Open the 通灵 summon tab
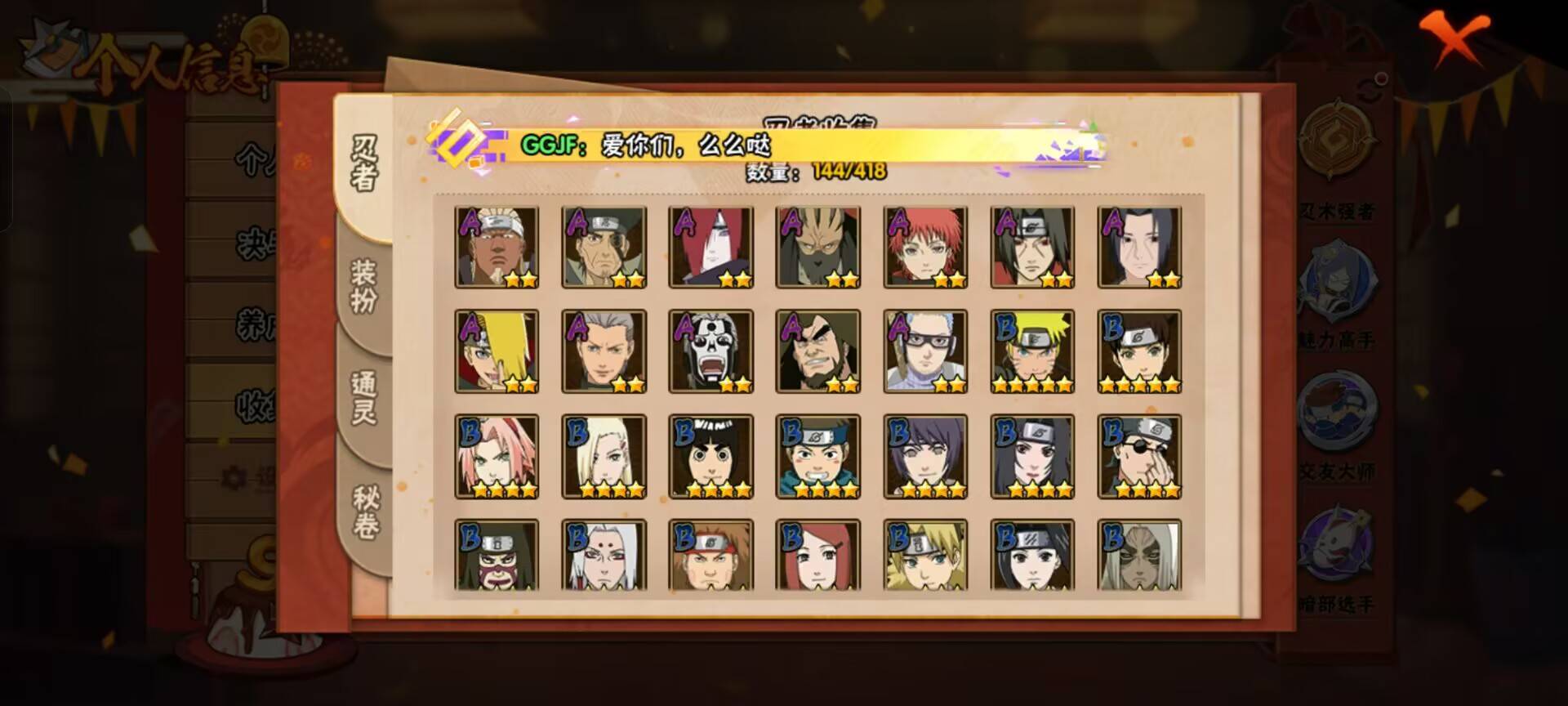This screenshot has height=706, width=1568. [x=364, y=397]
